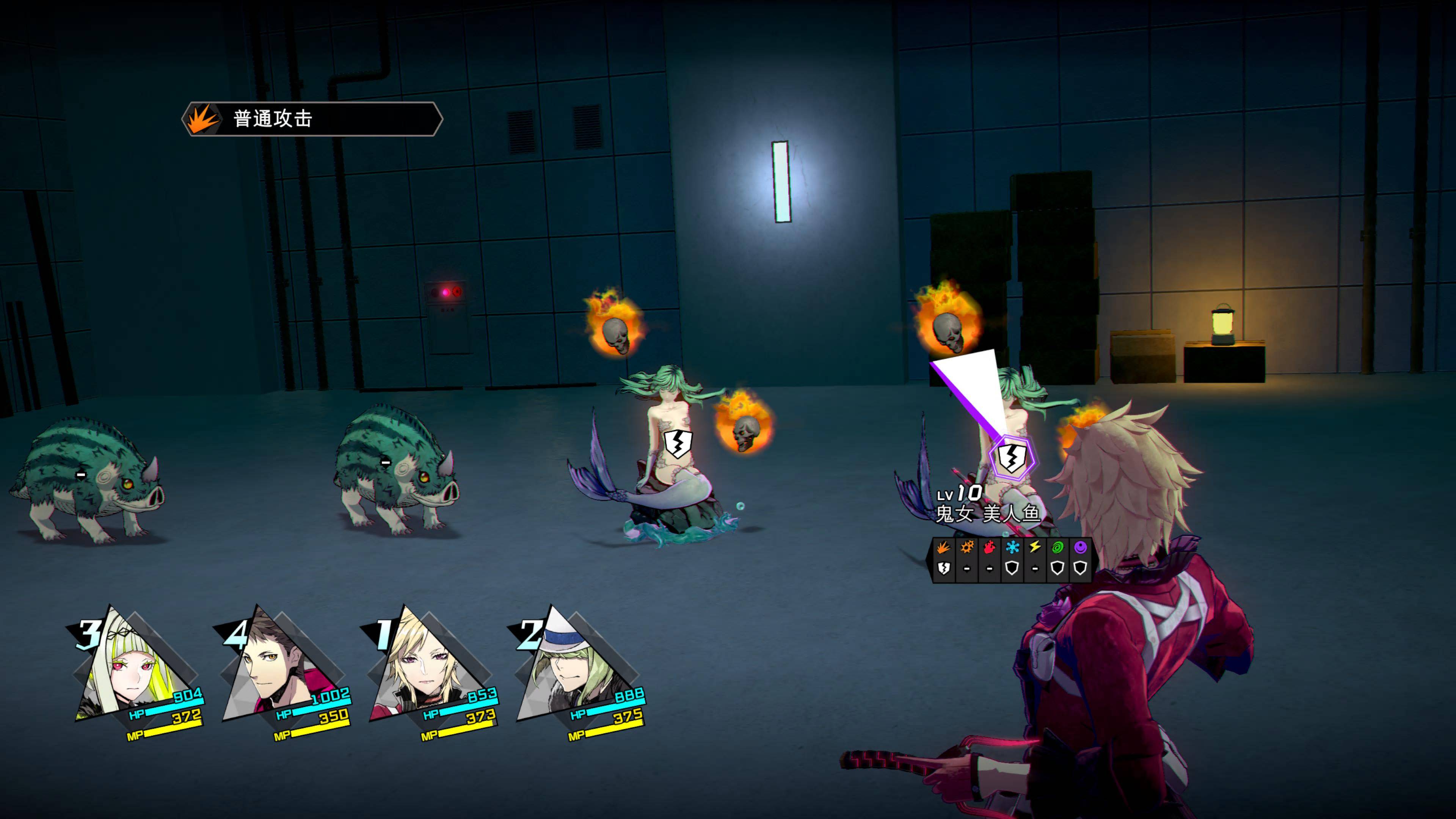
Task: Select the green swirl affinity icon
Action: tap(1057, 547)
